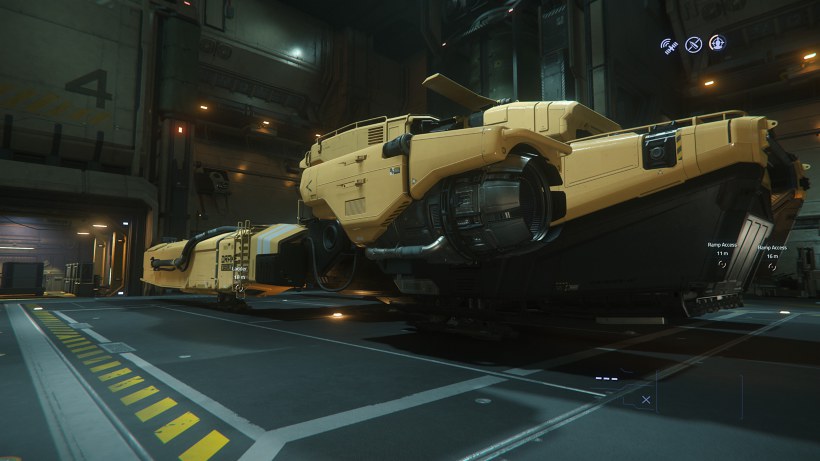The height and width of the screenshot is (461, 820).
Task: Click the icon with the orange arc
Action: (717, 43)
